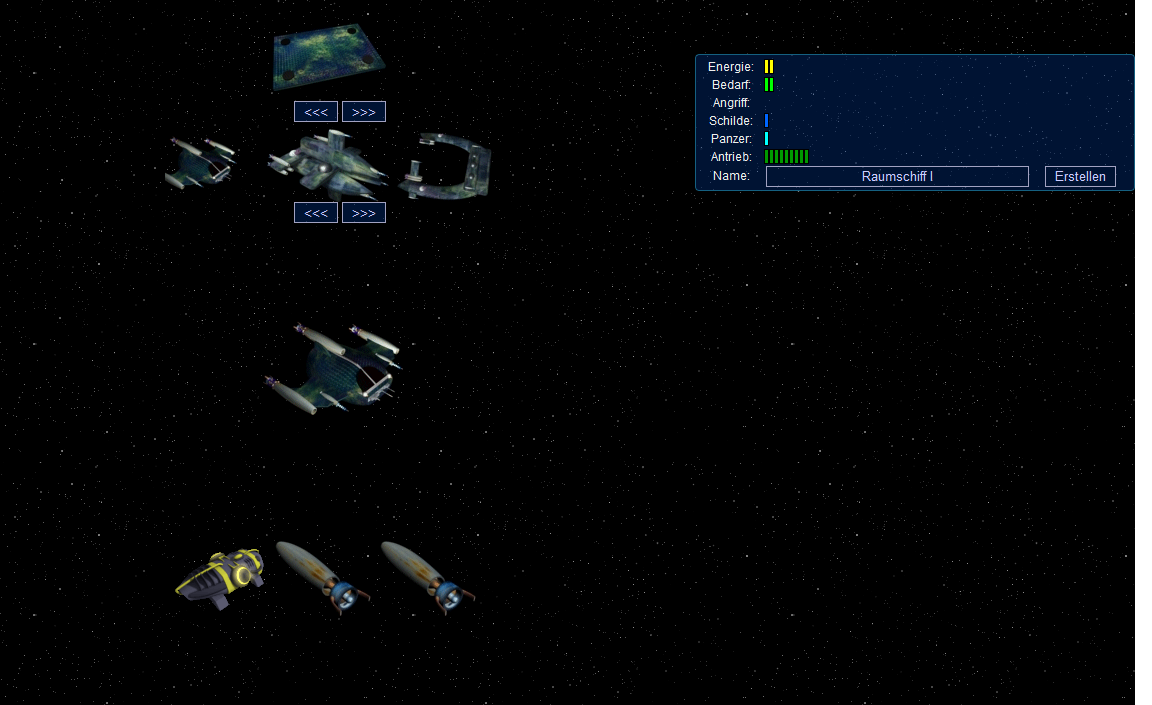Show previous texture with <<< under the texture swatch

(315, 112)
